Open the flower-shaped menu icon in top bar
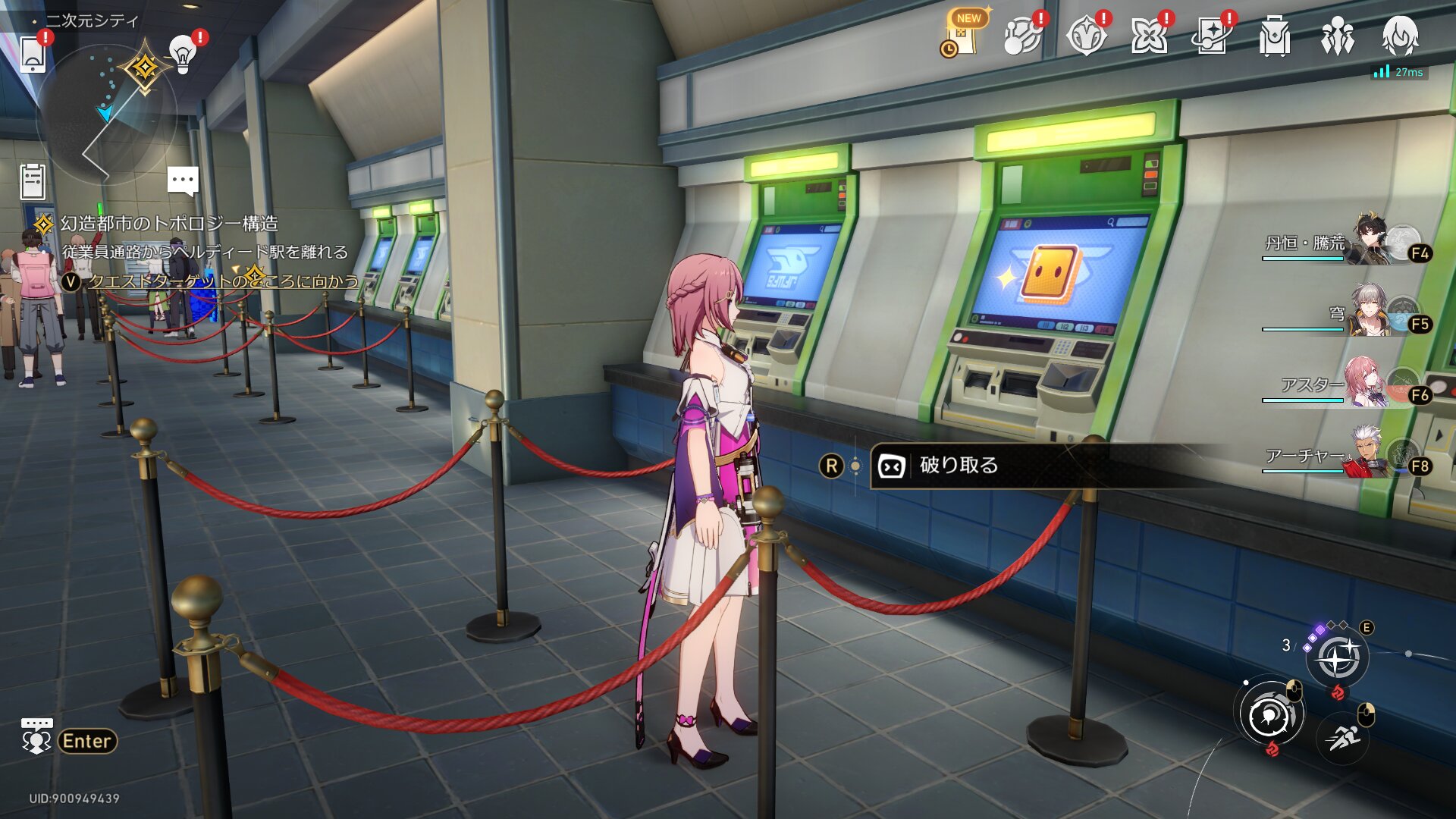The image size is (1456, 819). (1148, 36)
